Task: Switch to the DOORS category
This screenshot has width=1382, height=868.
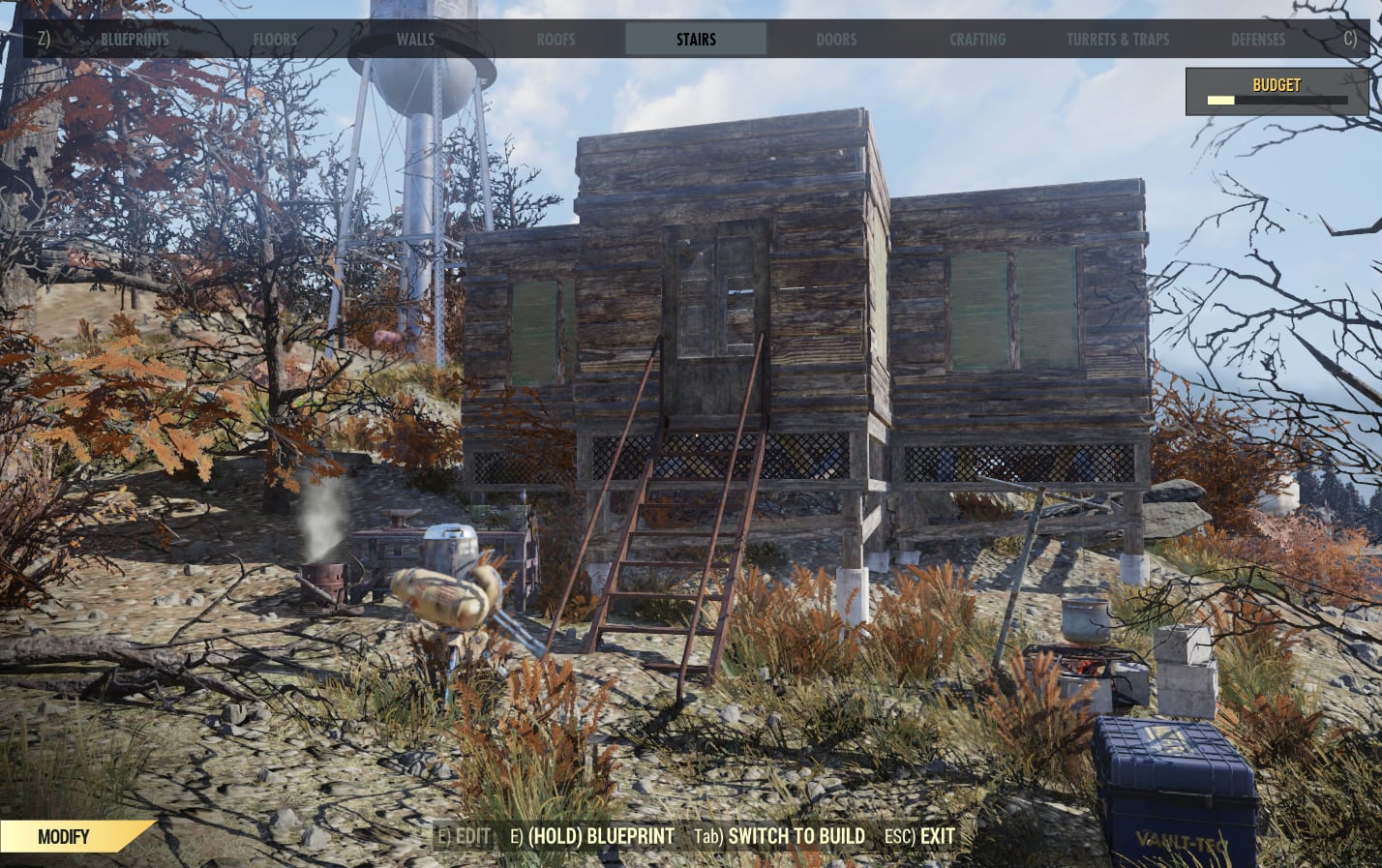Action: pos(836,40)
